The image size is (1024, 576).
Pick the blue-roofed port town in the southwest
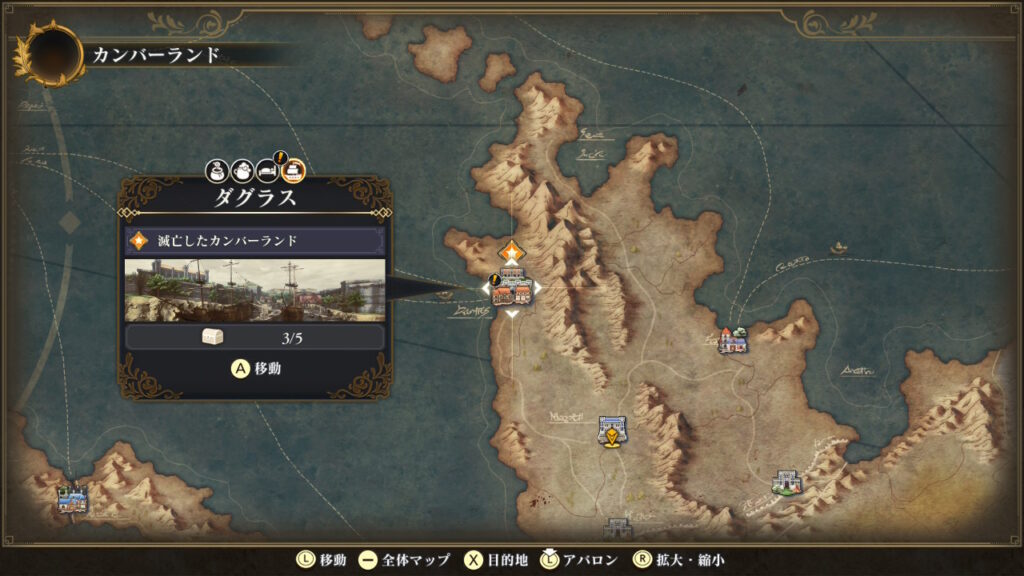[72, 496]
